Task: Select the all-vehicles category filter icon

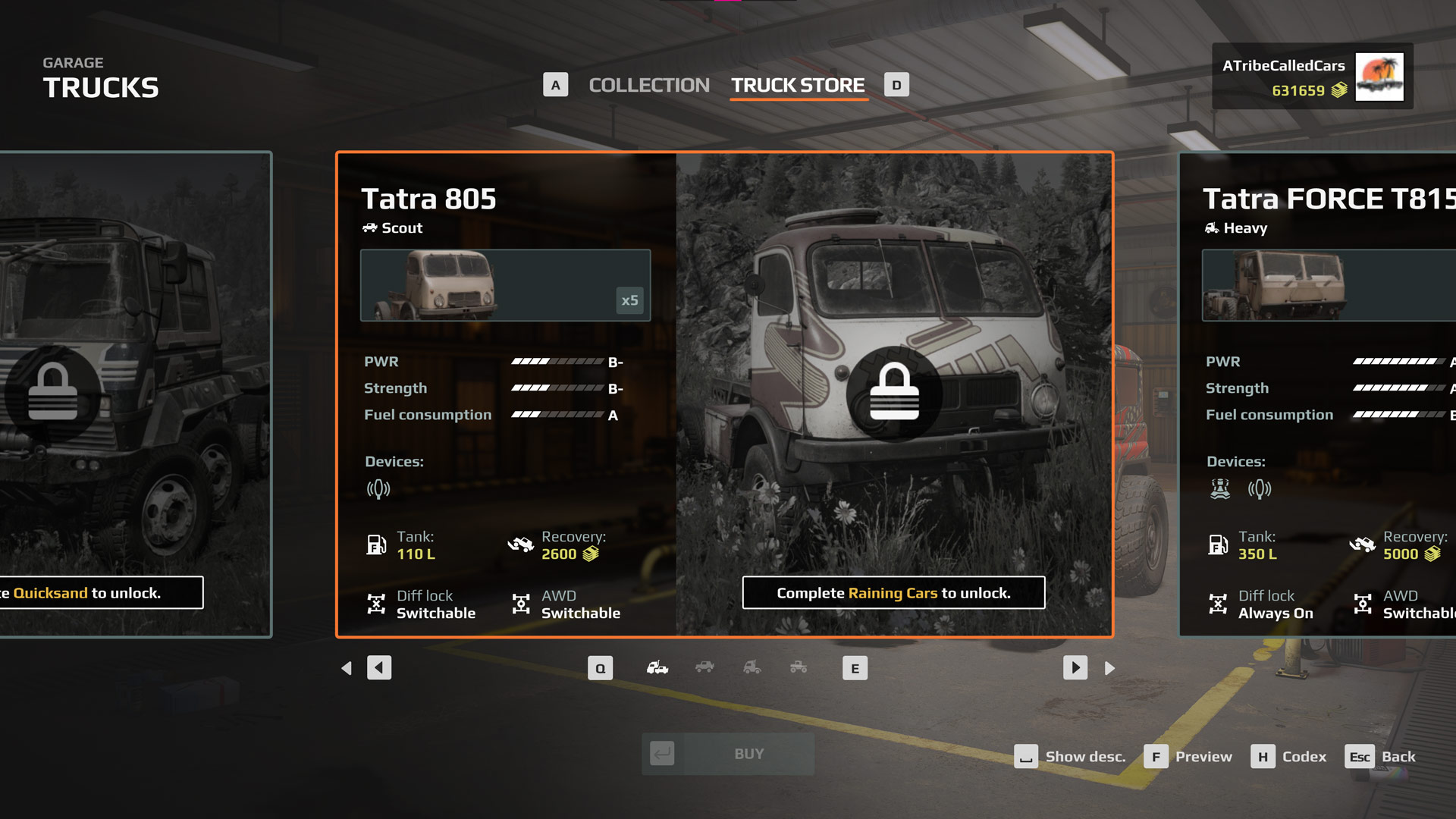Action: coord(657,668)
